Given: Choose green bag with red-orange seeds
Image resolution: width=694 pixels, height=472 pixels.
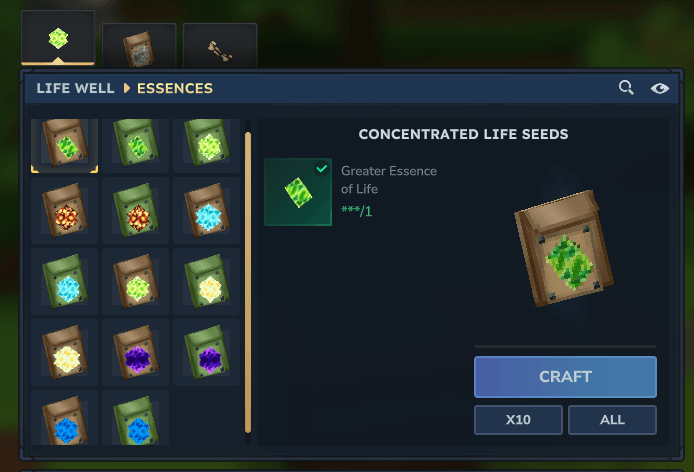Looking at the screenshot, I should click(135, 210).
